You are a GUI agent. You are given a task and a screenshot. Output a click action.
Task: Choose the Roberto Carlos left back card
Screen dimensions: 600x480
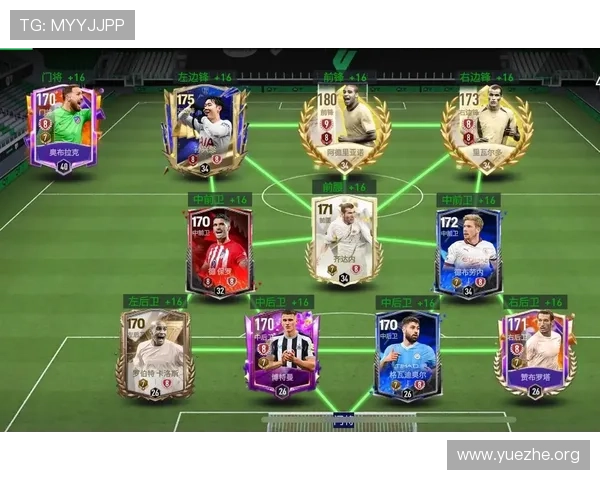(x=157, y=353)
